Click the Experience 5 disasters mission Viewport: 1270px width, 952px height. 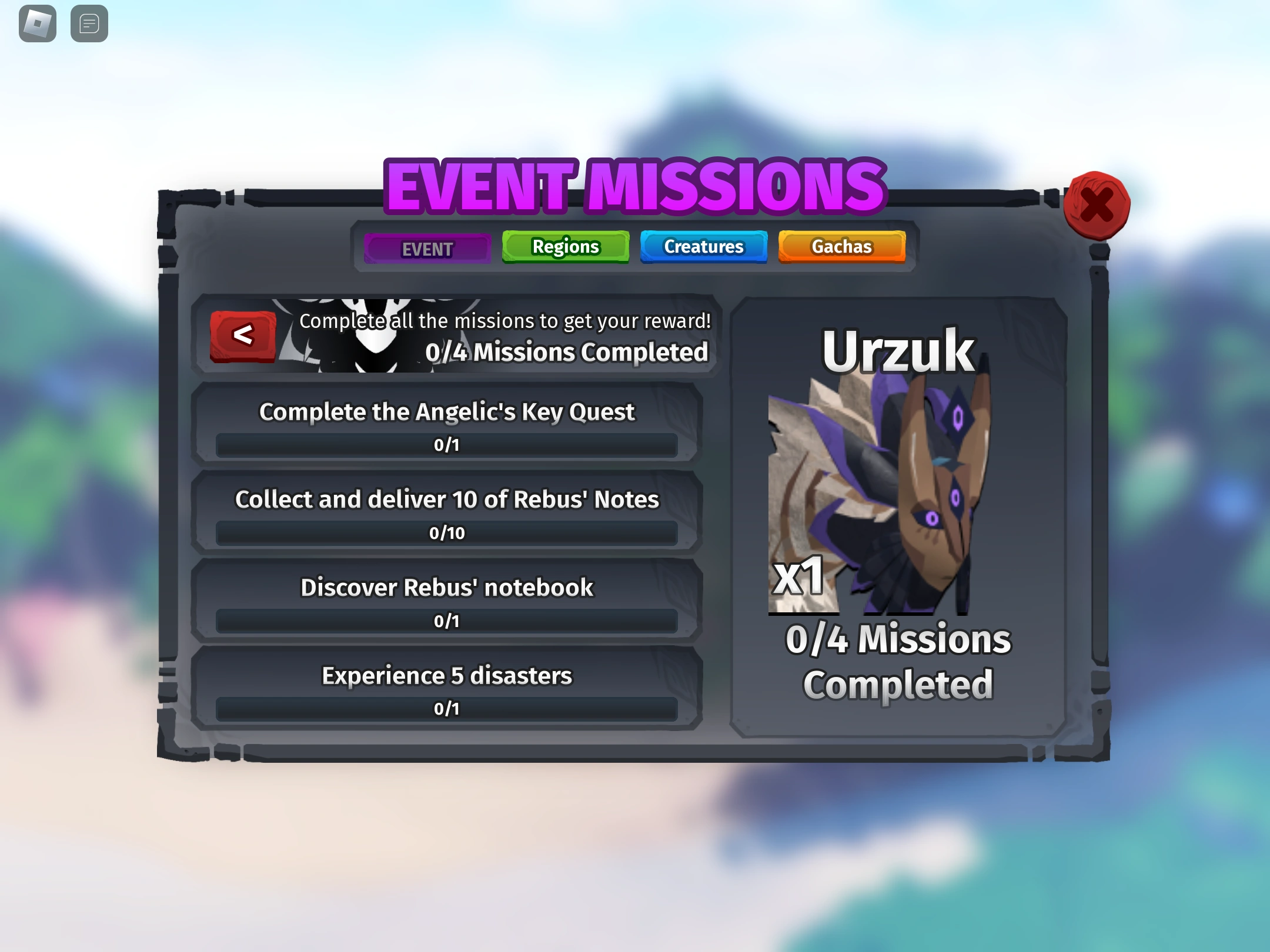(x=446, y=675)
